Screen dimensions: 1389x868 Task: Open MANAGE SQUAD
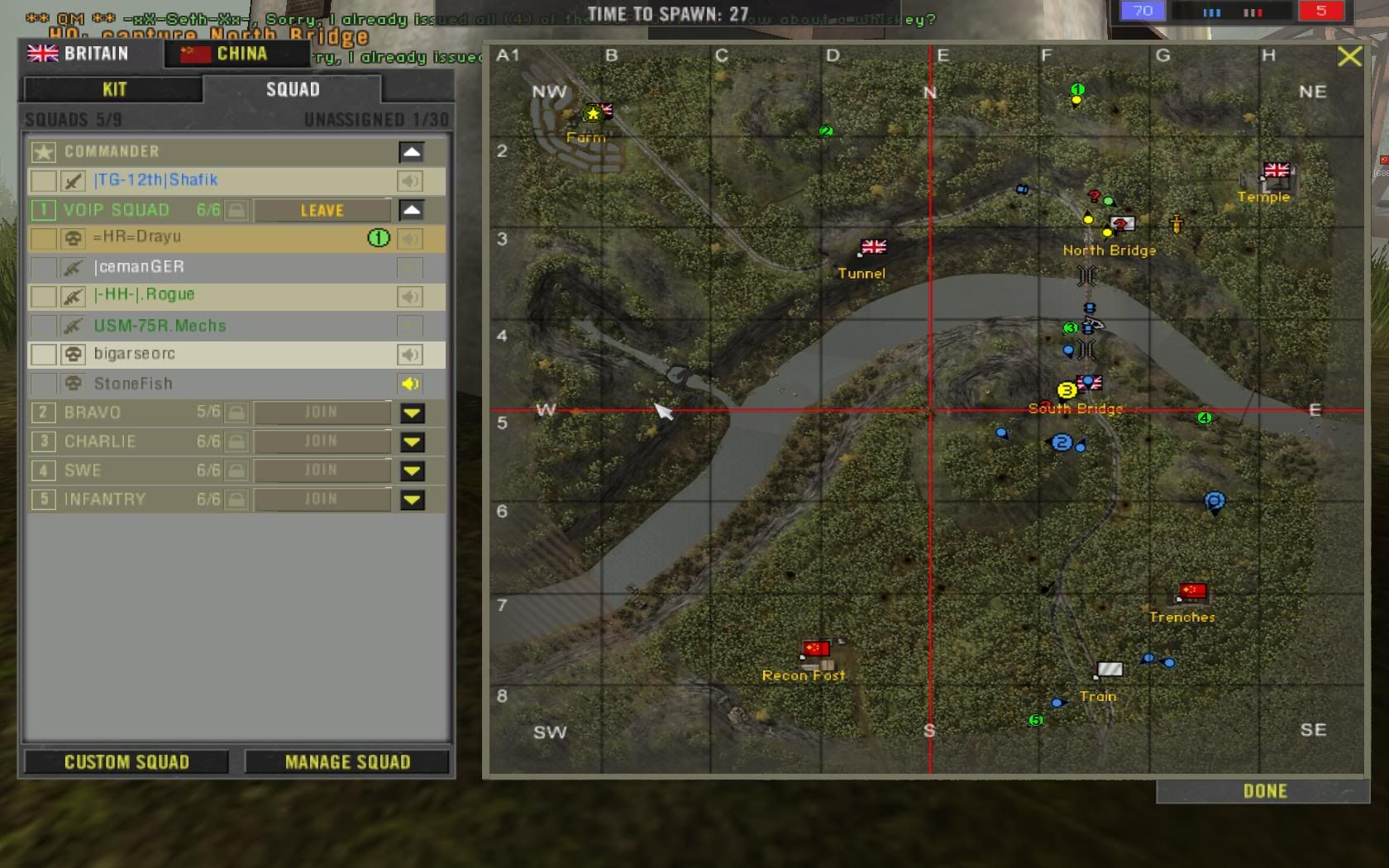pos(347,761)
